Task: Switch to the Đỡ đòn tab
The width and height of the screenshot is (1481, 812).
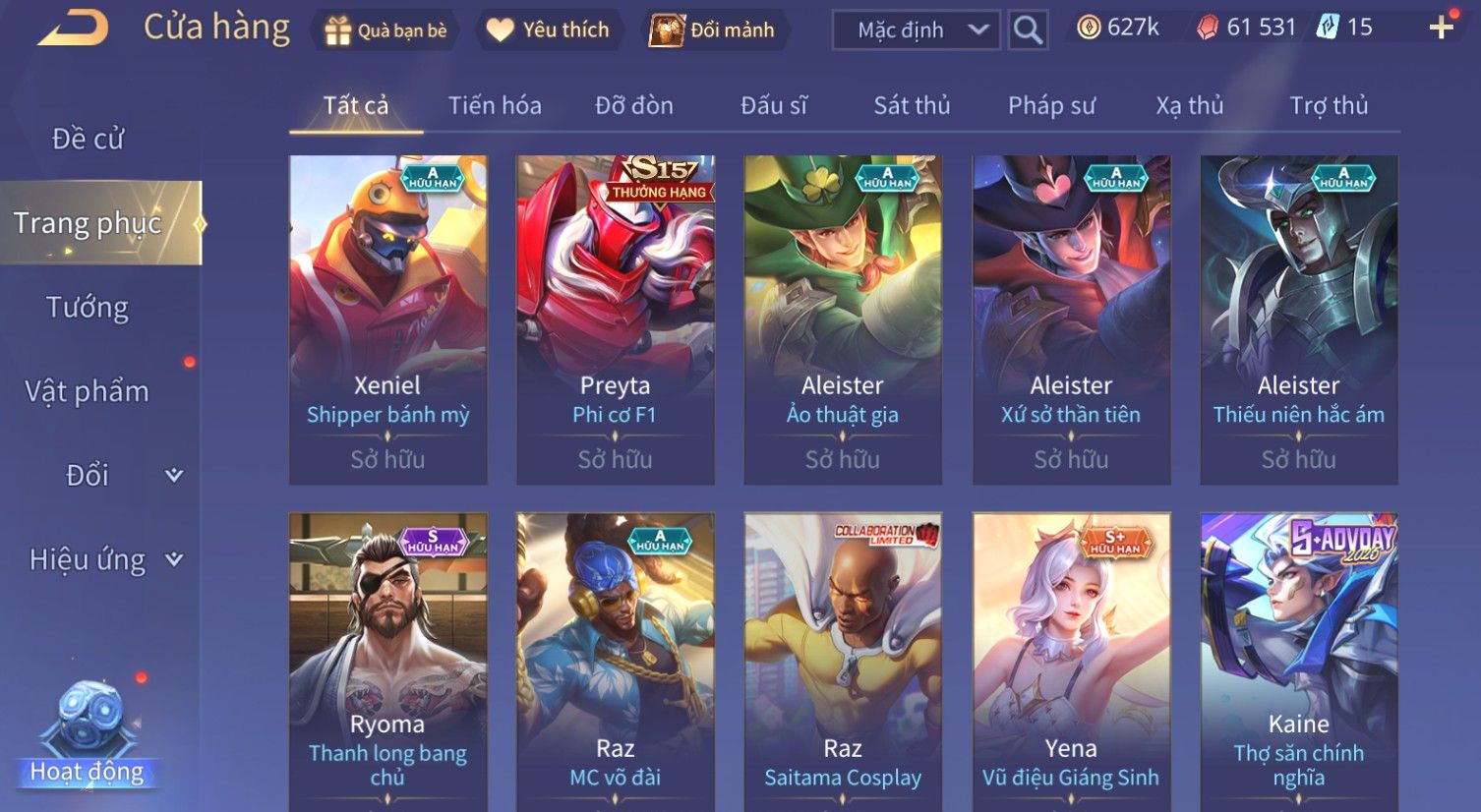Action: pos(634,106)
